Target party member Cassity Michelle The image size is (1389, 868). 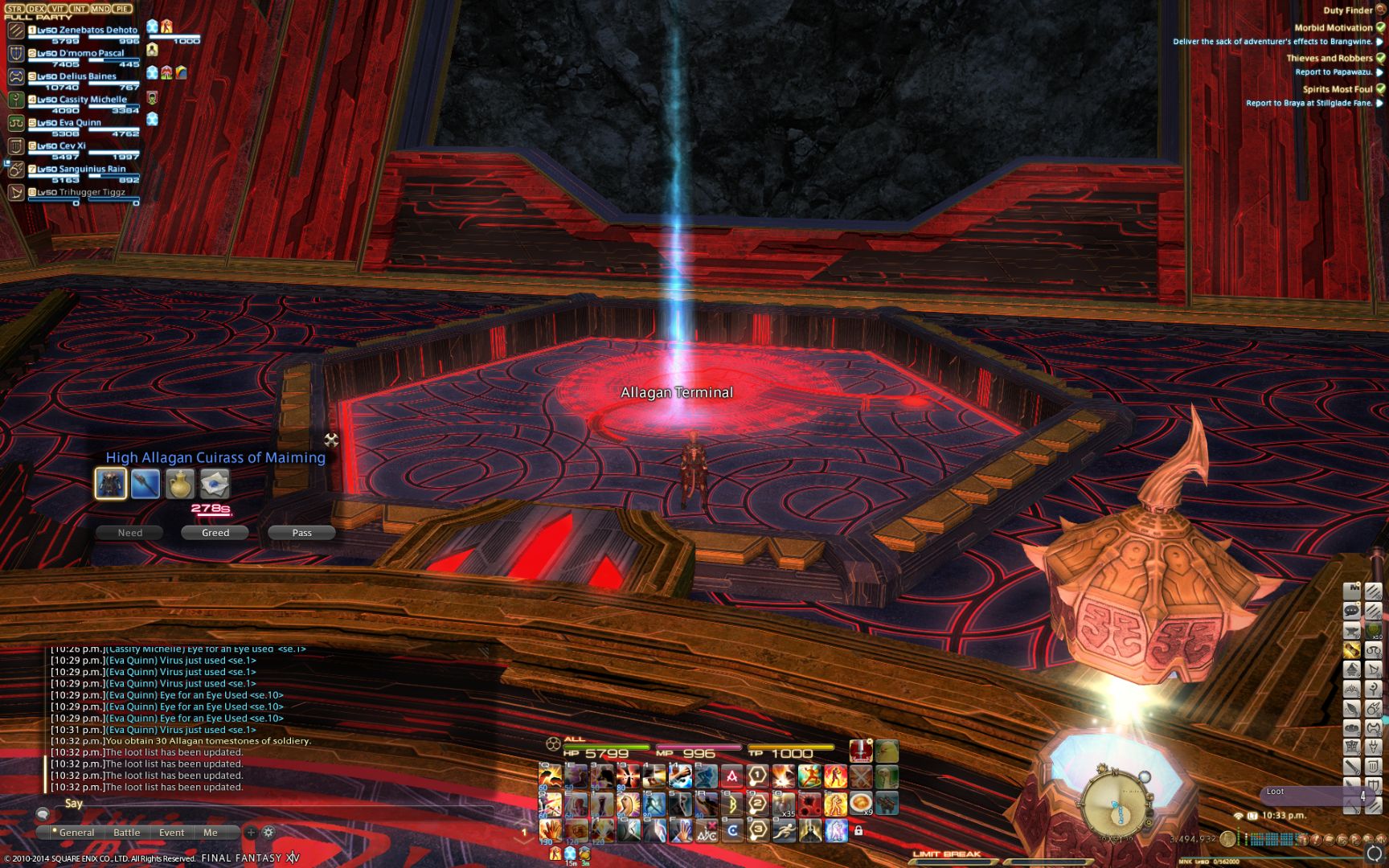point(92,100)
